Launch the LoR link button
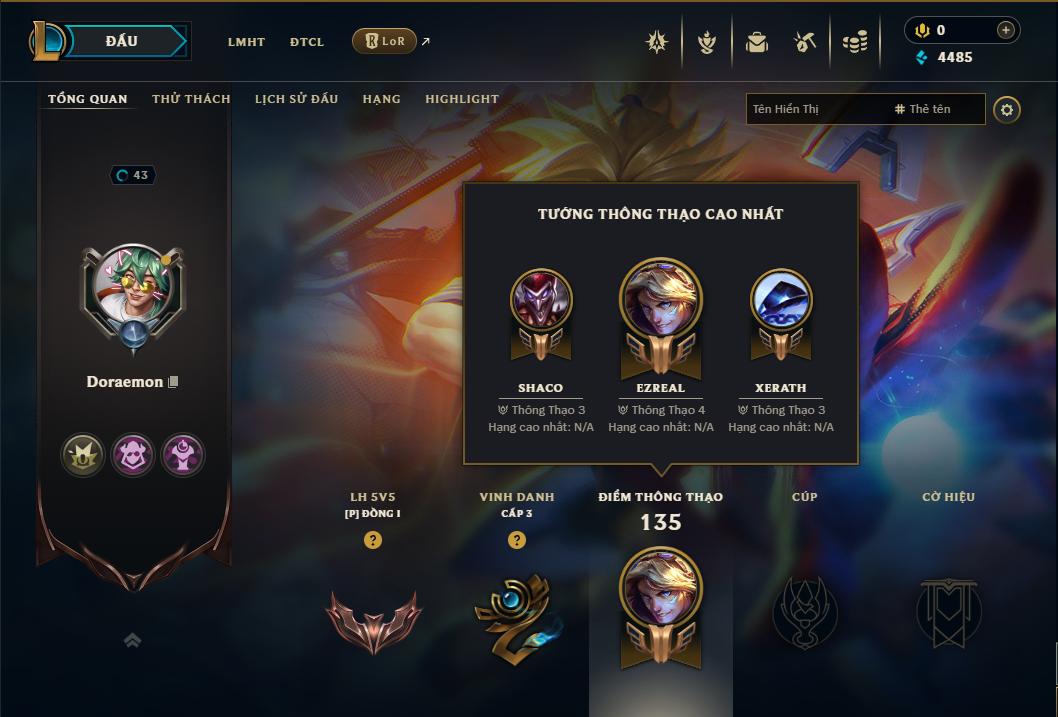The height and width of the screenshot is (717, 1058). (384, 41)
